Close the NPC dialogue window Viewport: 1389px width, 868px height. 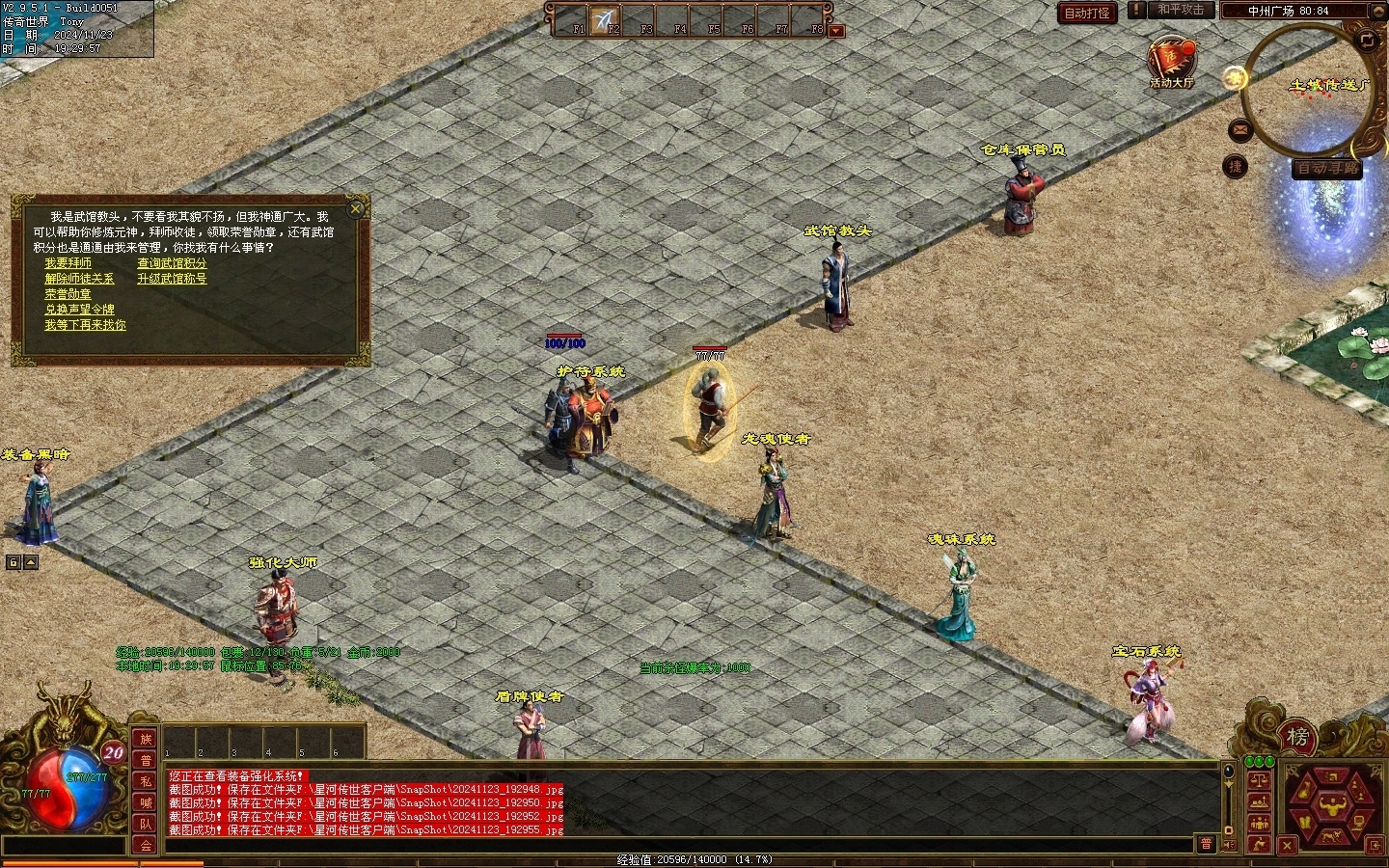point(356,208)
